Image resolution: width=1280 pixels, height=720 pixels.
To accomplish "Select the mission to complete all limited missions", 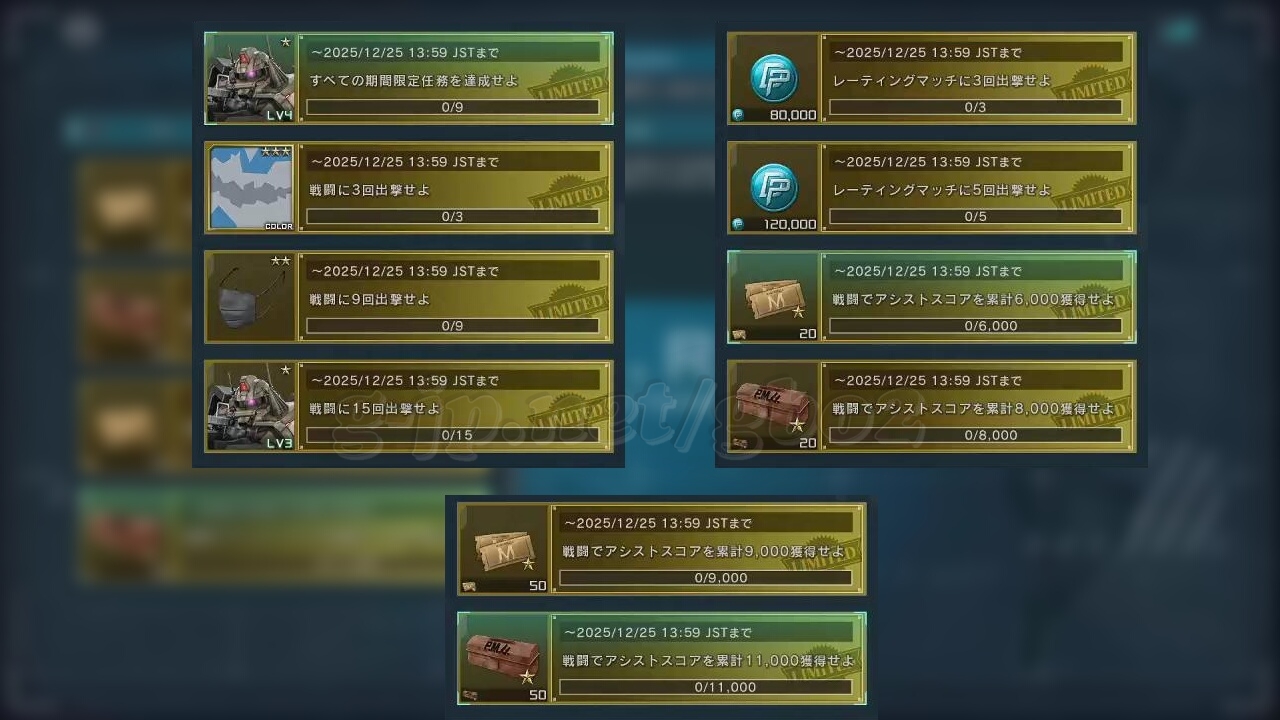I will (x=455, y=79).
